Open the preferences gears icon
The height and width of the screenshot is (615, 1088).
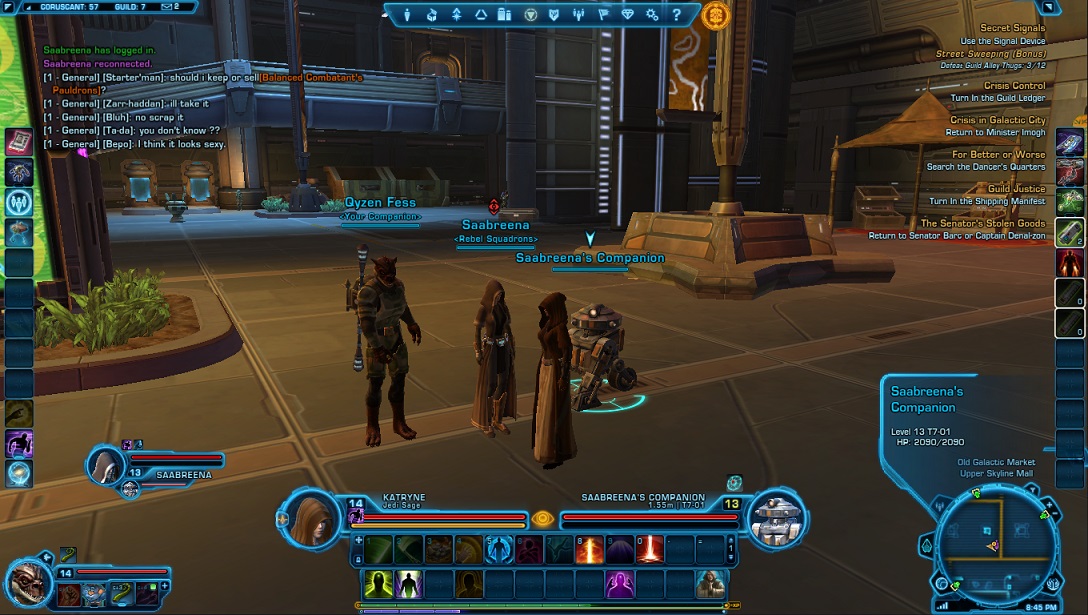(652, 15)
